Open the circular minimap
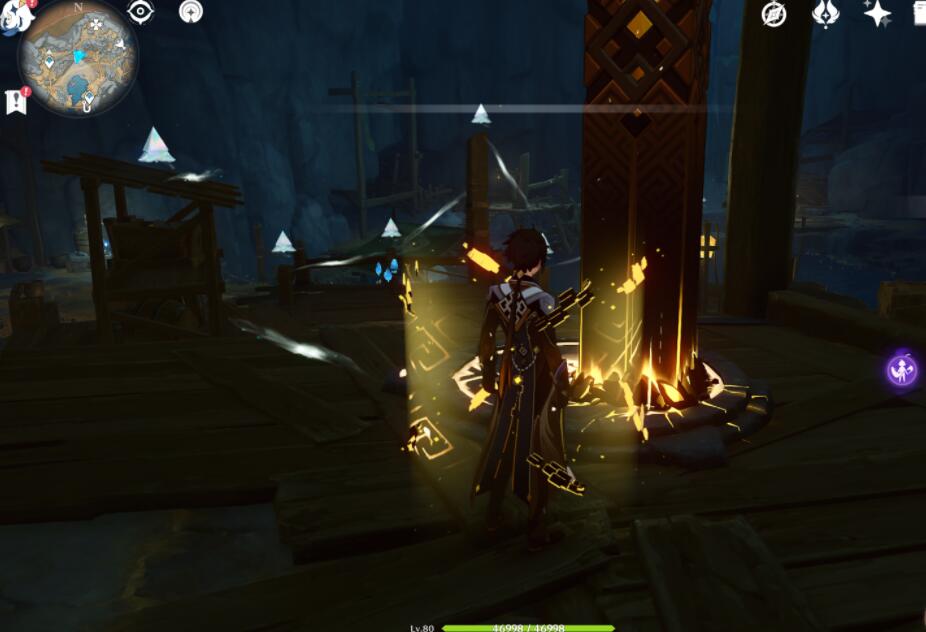This screenshot has width=926, height=632. click(x=77, y=58)
